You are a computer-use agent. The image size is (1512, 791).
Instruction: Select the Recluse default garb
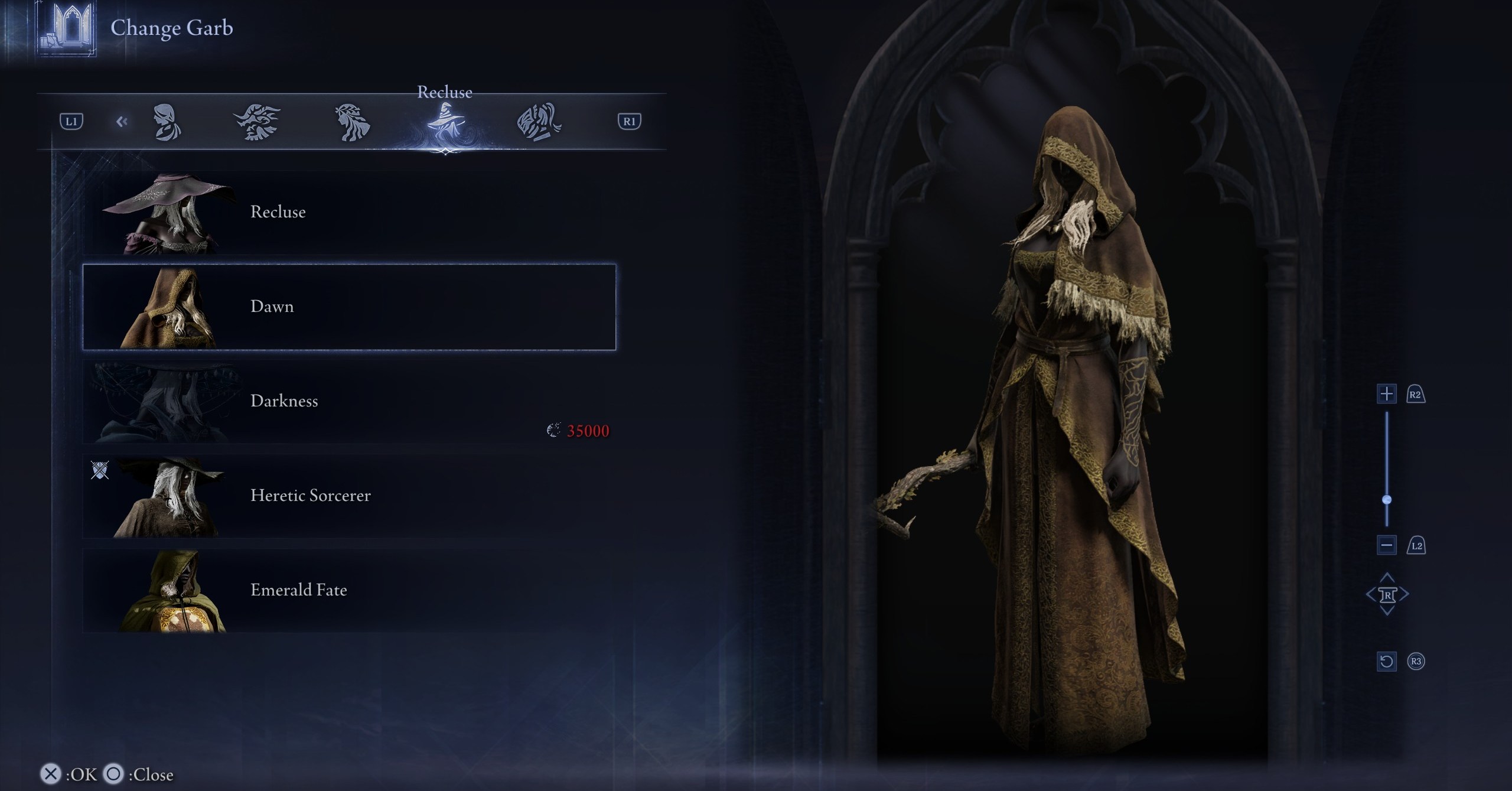348,213
